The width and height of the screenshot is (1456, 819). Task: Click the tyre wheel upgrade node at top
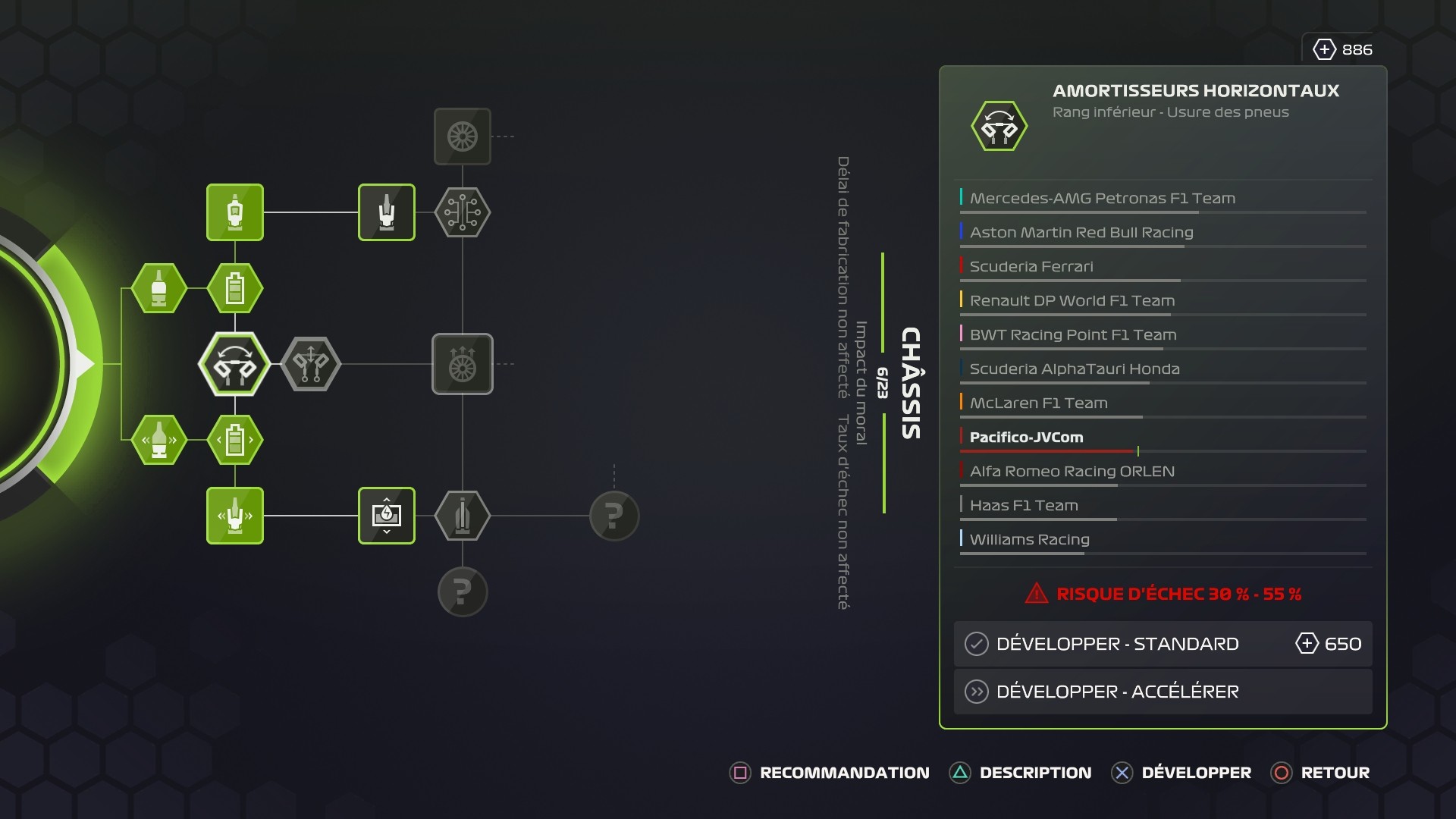click(x=463, y=138)
